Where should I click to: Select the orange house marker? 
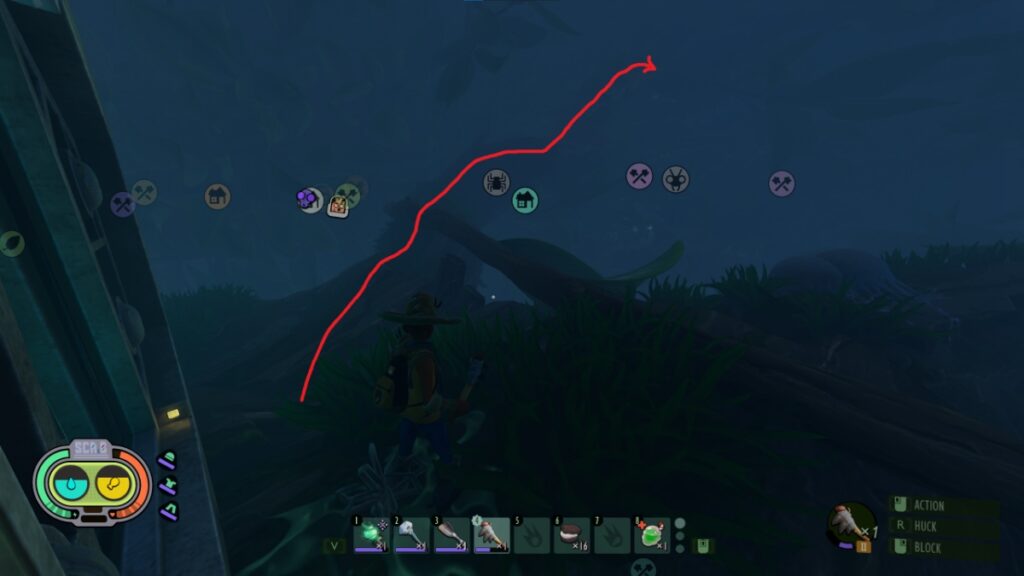pyautogui.click(x=217, y=196)
